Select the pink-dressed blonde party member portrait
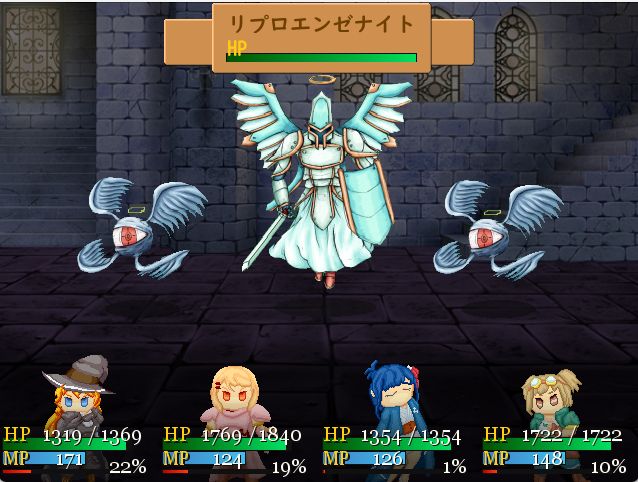The image size is (638, 482). [x=232, y=400]
